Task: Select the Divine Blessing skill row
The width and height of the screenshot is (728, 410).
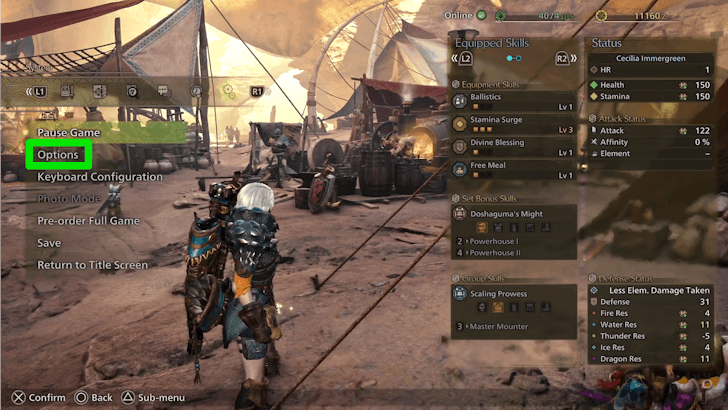Action: tap(513, 148)
